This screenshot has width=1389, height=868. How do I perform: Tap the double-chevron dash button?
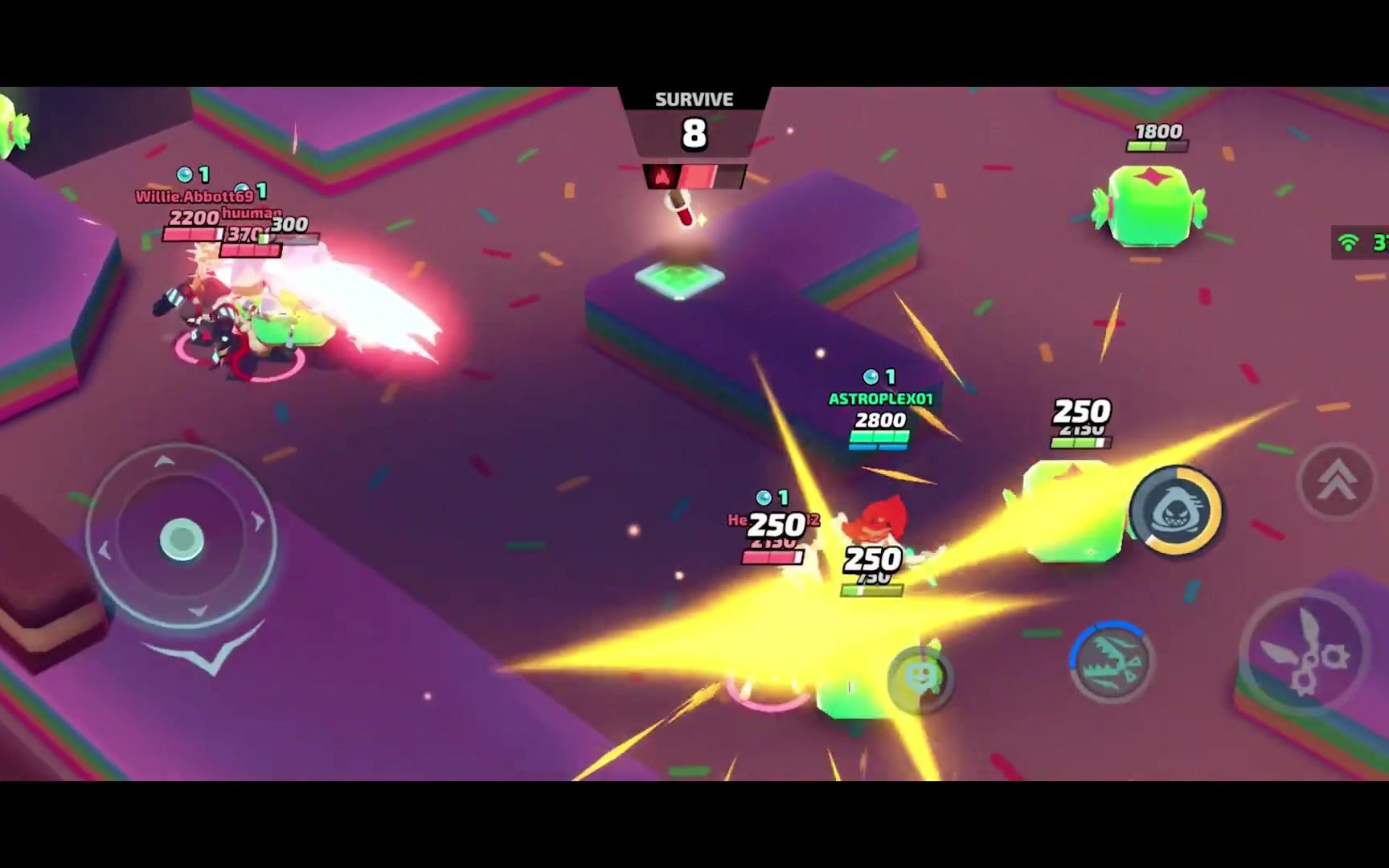click(x=1337, y=481)
